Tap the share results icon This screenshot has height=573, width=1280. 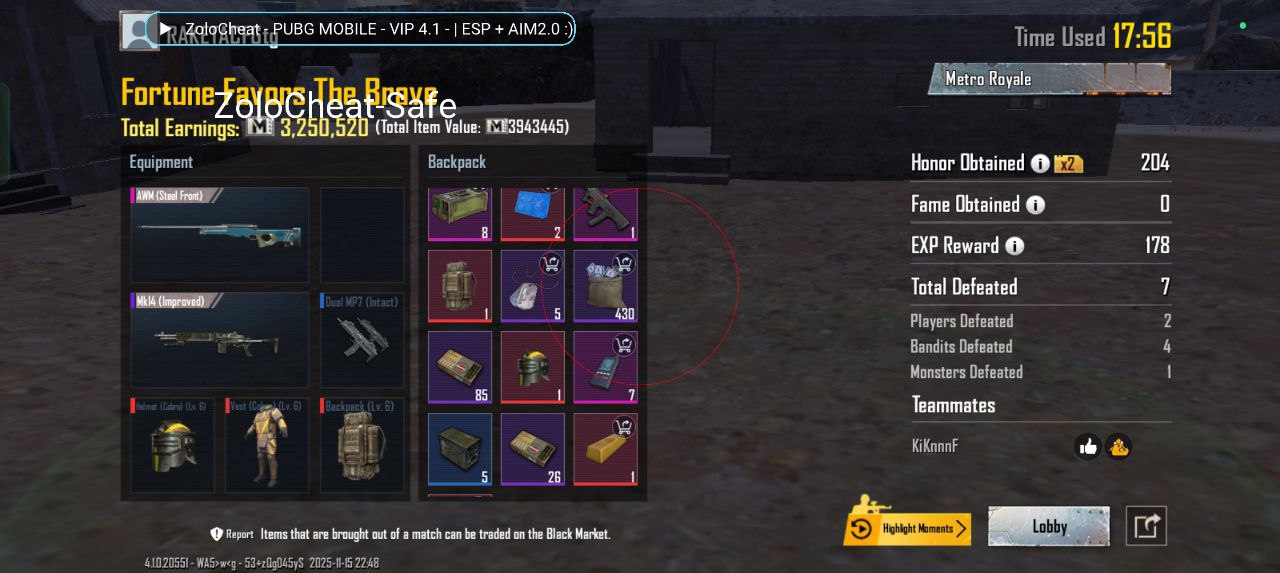pyautogui.click(x=1146, y=526)
